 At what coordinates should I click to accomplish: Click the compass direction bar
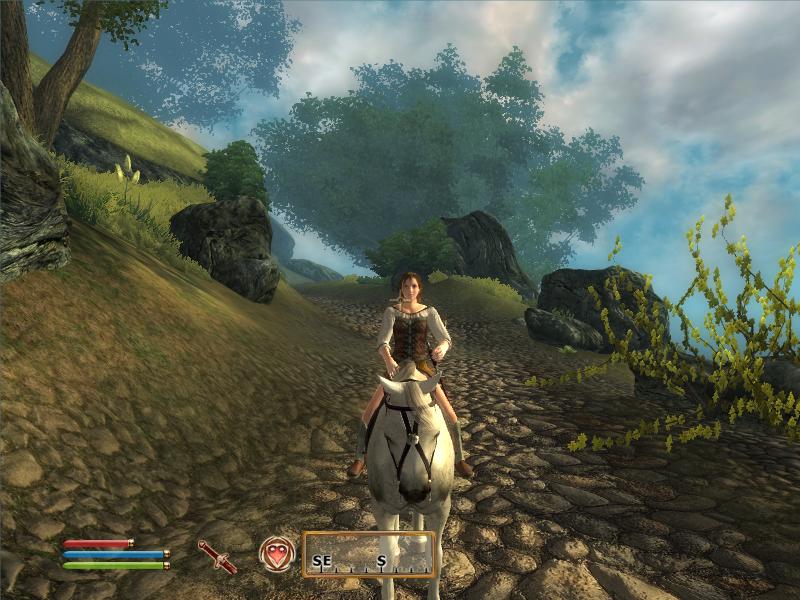point(369,555)
